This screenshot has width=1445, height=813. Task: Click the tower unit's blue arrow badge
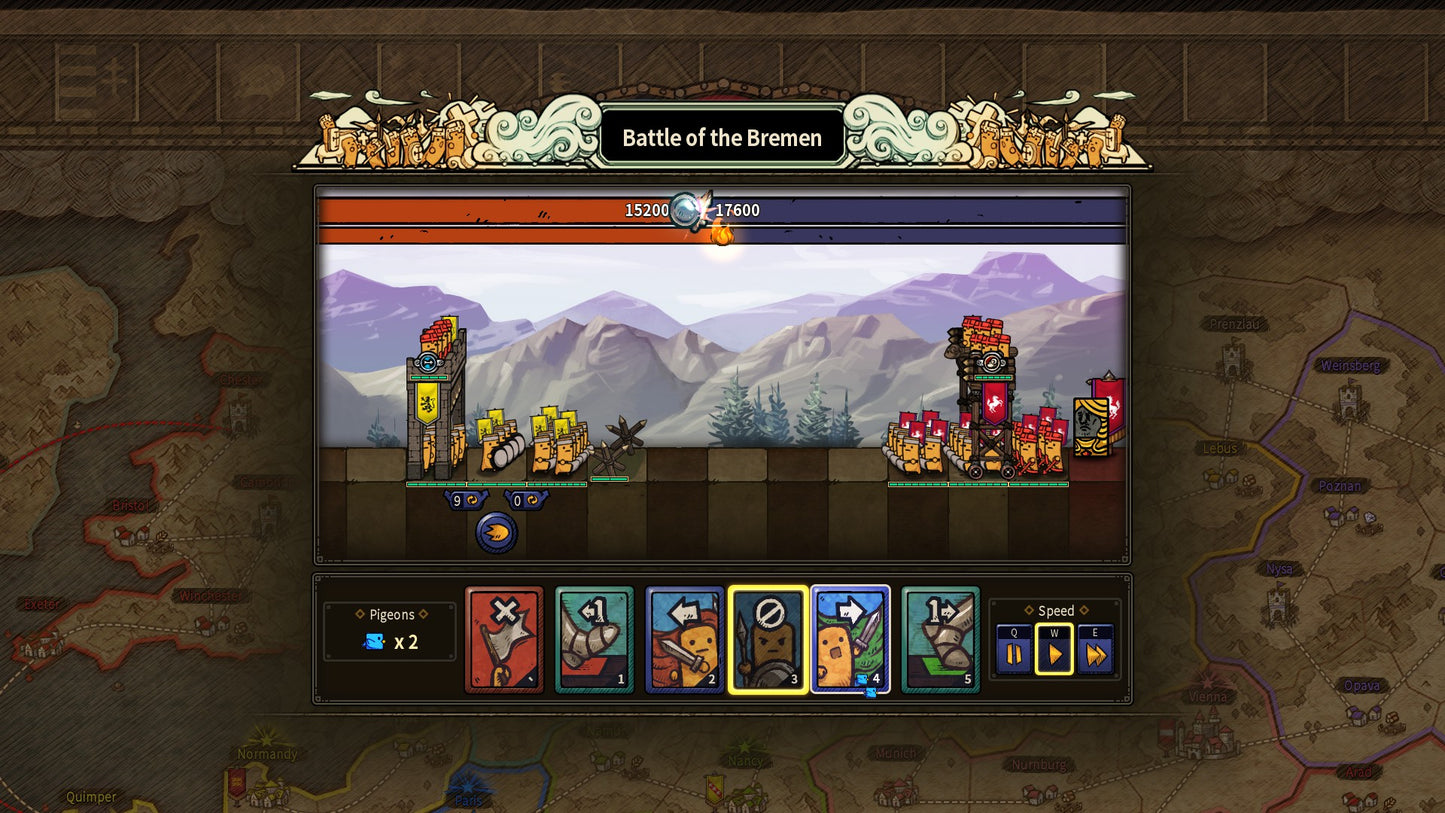coord(427,362)
